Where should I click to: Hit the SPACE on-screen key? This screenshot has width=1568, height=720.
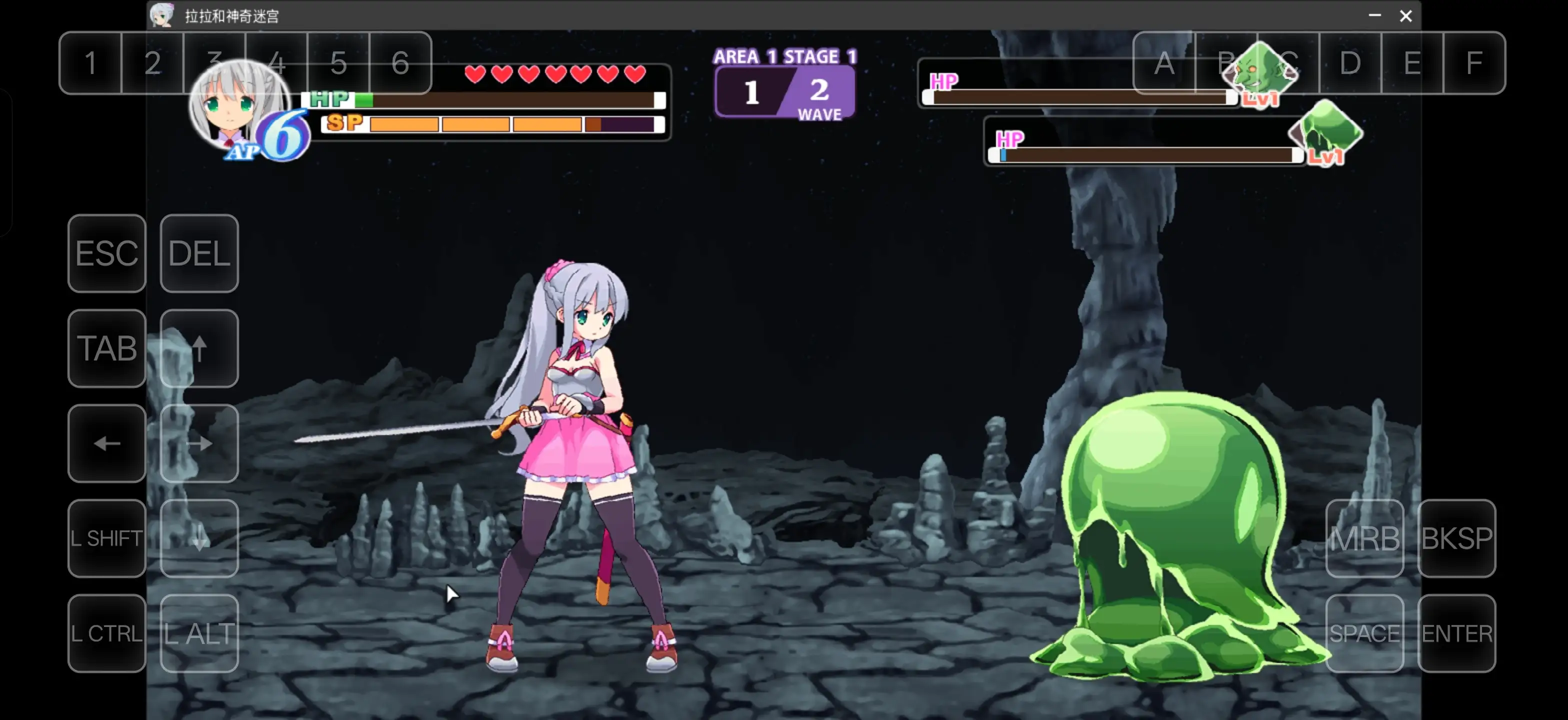(1364, 633)
